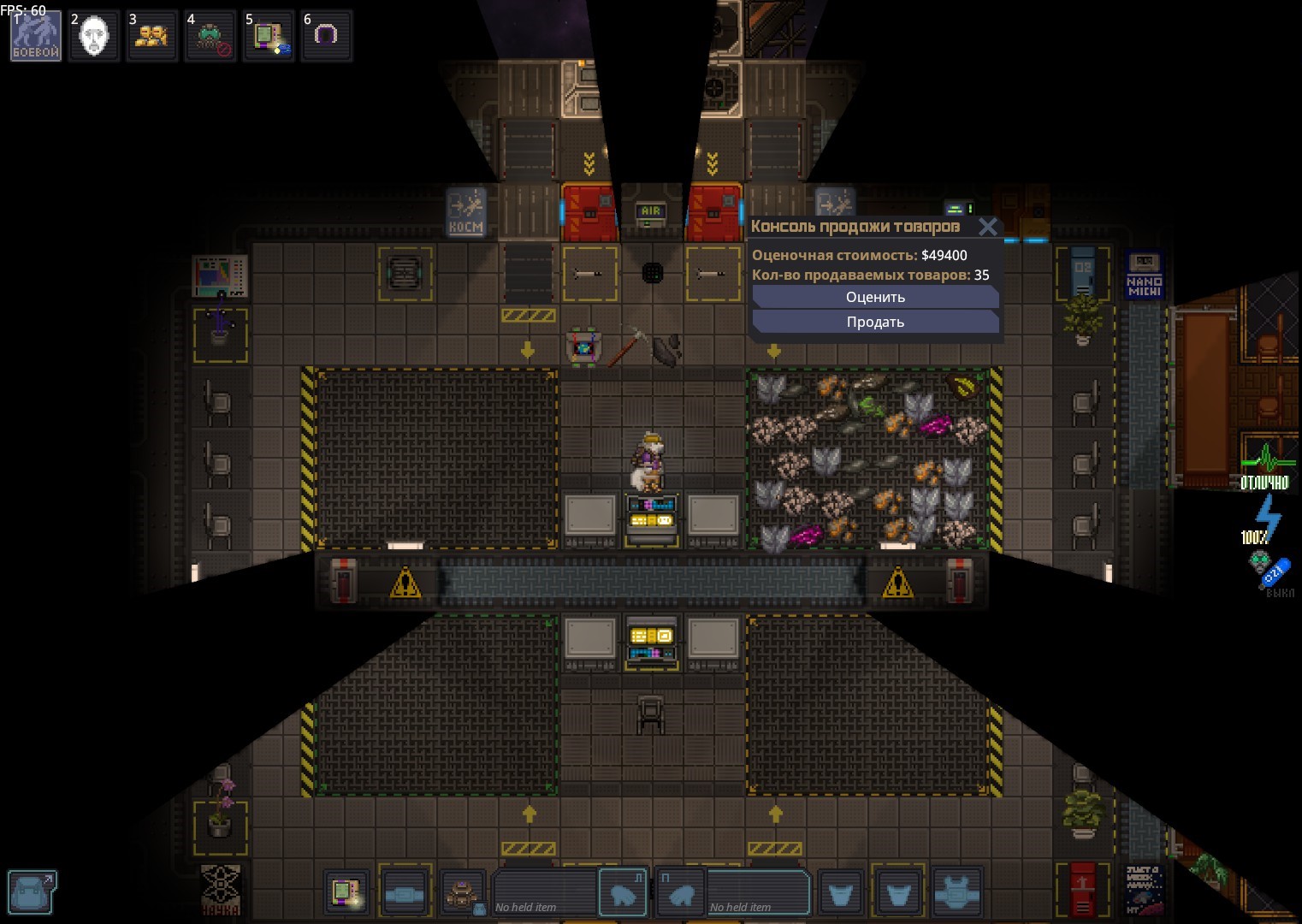Image resolution: width=1302 pixels, height=924 pixels.
Task: Activate the night vision goggles action
Action: pos(210,36)
